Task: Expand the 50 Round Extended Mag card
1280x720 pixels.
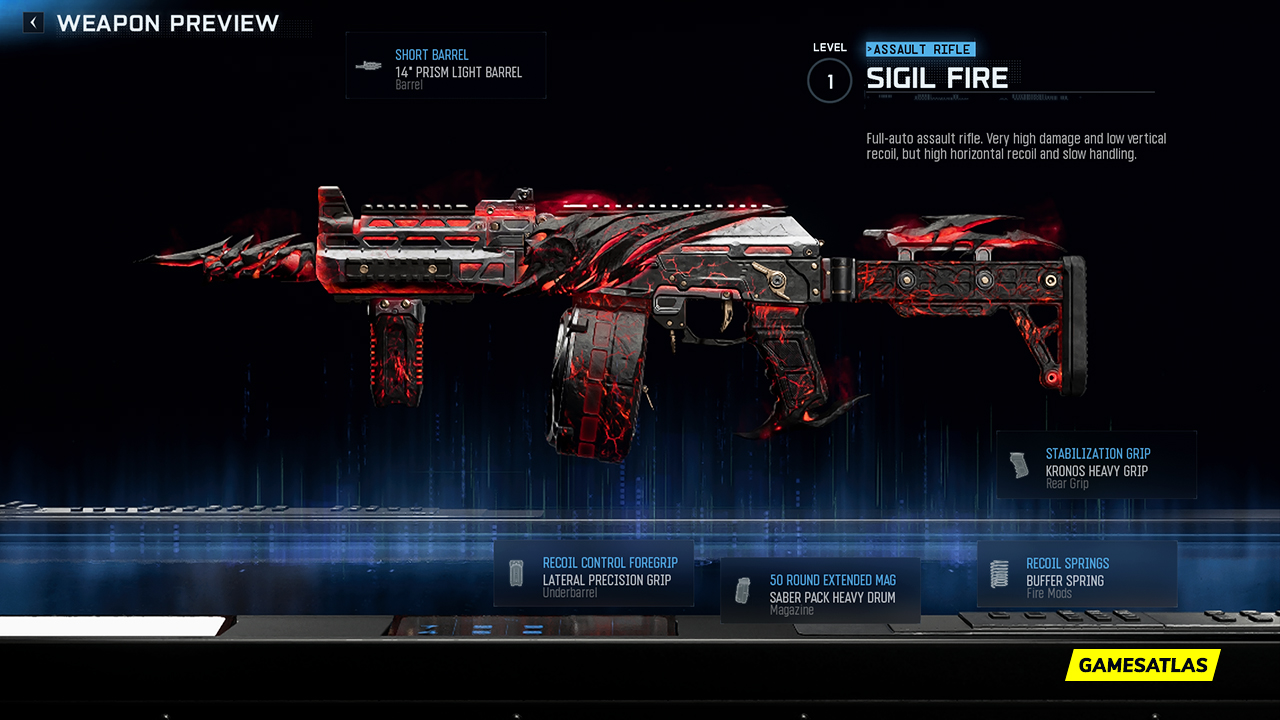Action: [820, 590]
